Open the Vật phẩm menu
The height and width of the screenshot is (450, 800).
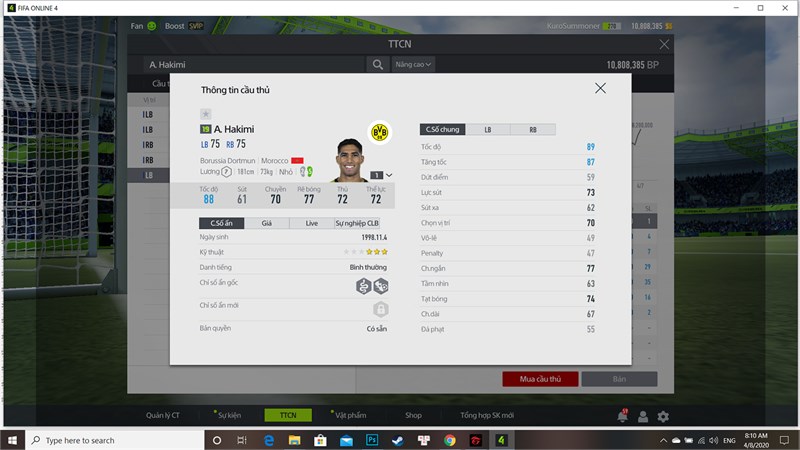(350, 415)
